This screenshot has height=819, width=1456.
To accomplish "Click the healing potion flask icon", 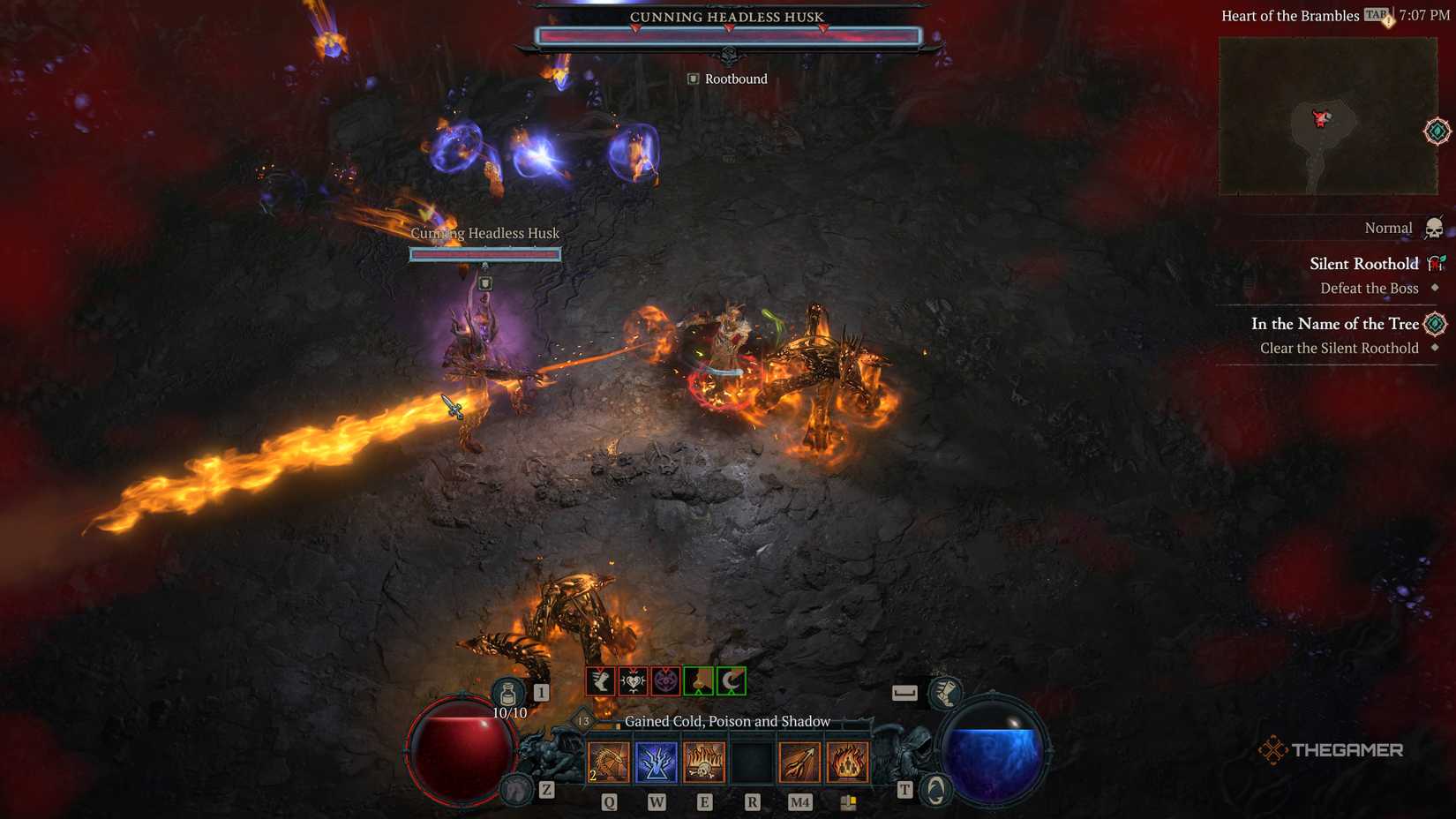I will (x=508, y=694).
